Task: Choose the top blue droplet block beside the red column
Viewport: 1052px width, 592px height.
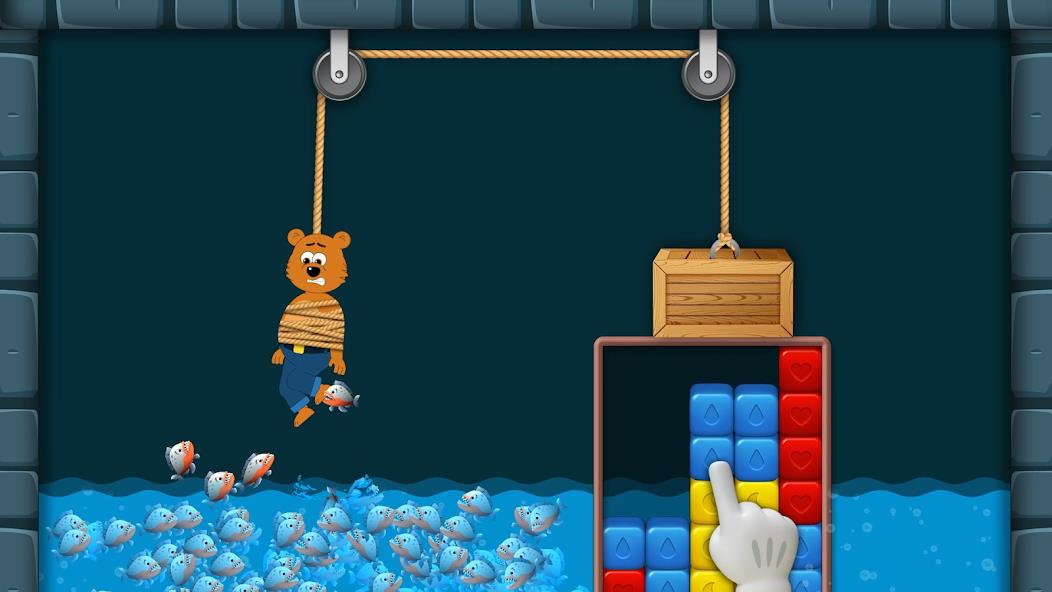Action: [x=756, y=410]
